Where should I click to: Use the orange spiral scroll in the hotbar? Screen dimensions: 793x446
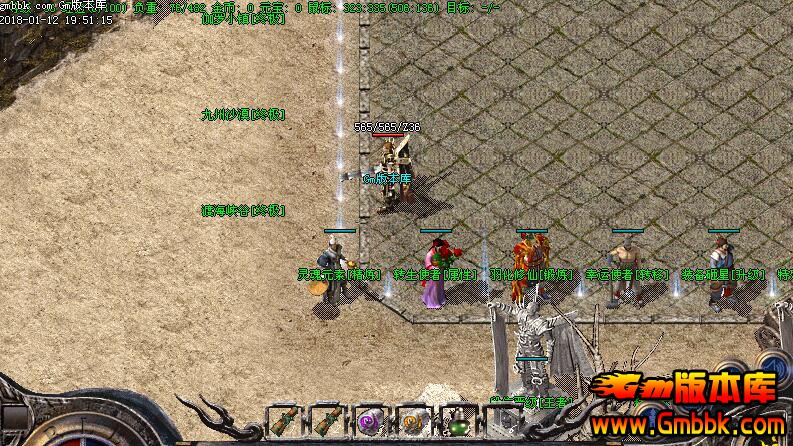pyautogui.click(x=414, y=423)
